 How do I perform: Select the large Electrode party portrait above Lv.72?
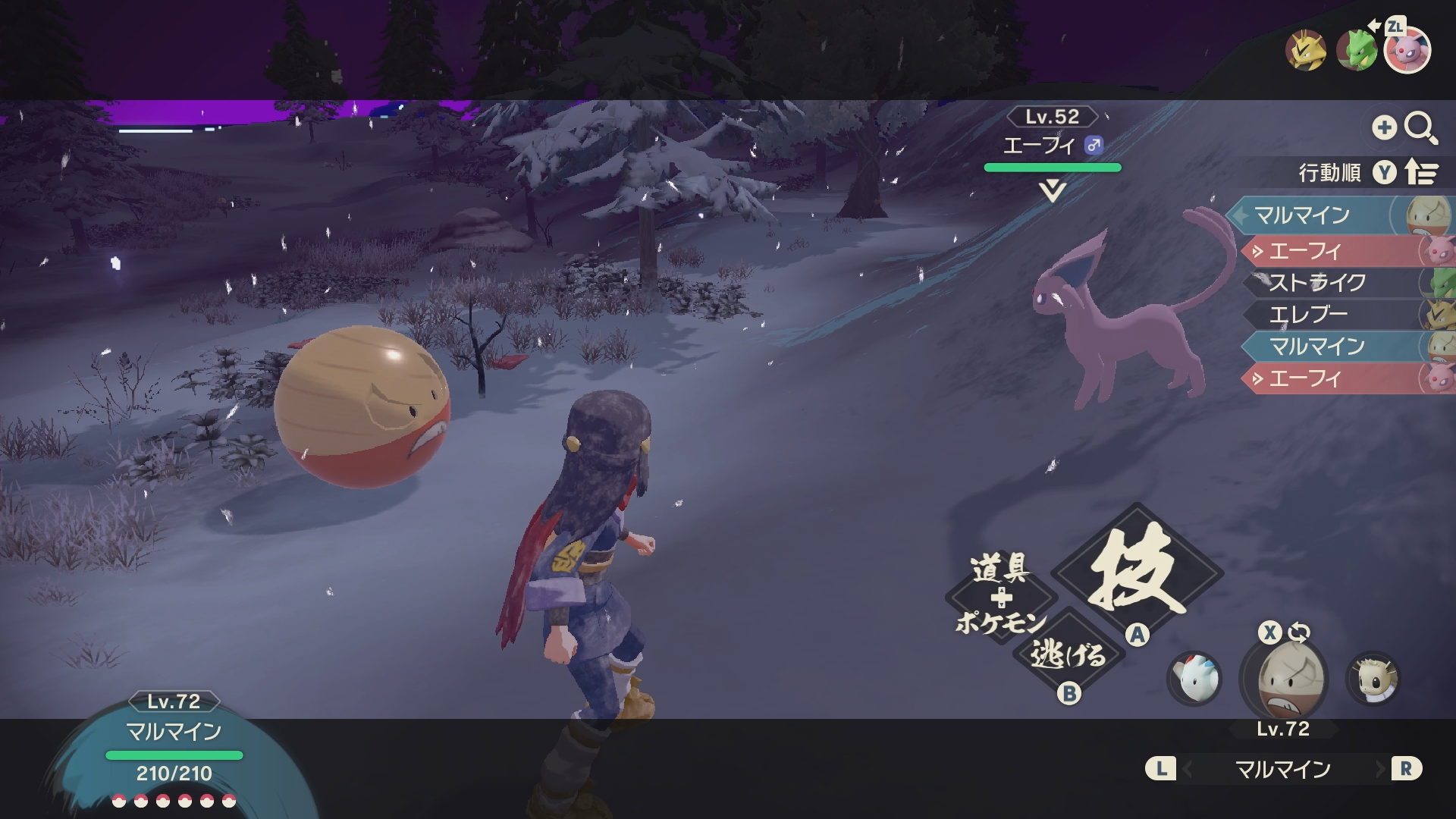(1284, 679)
